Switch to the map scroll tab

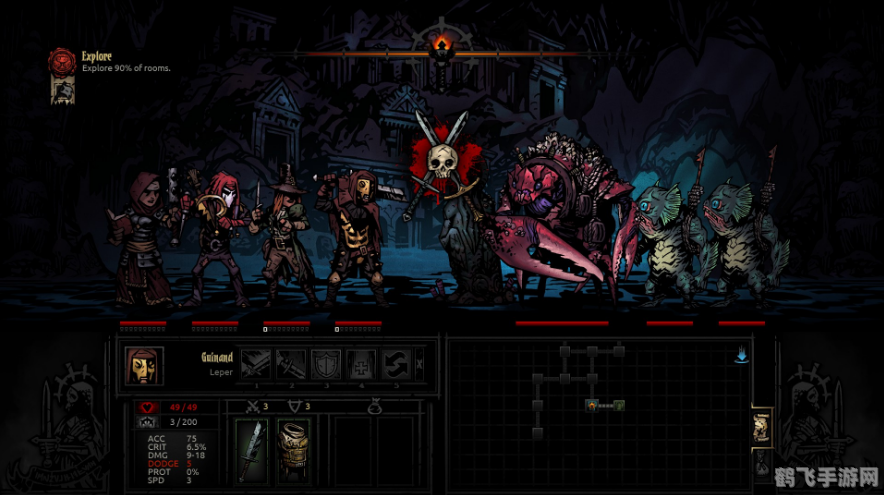pyautogui.click(x=761, y=425)
